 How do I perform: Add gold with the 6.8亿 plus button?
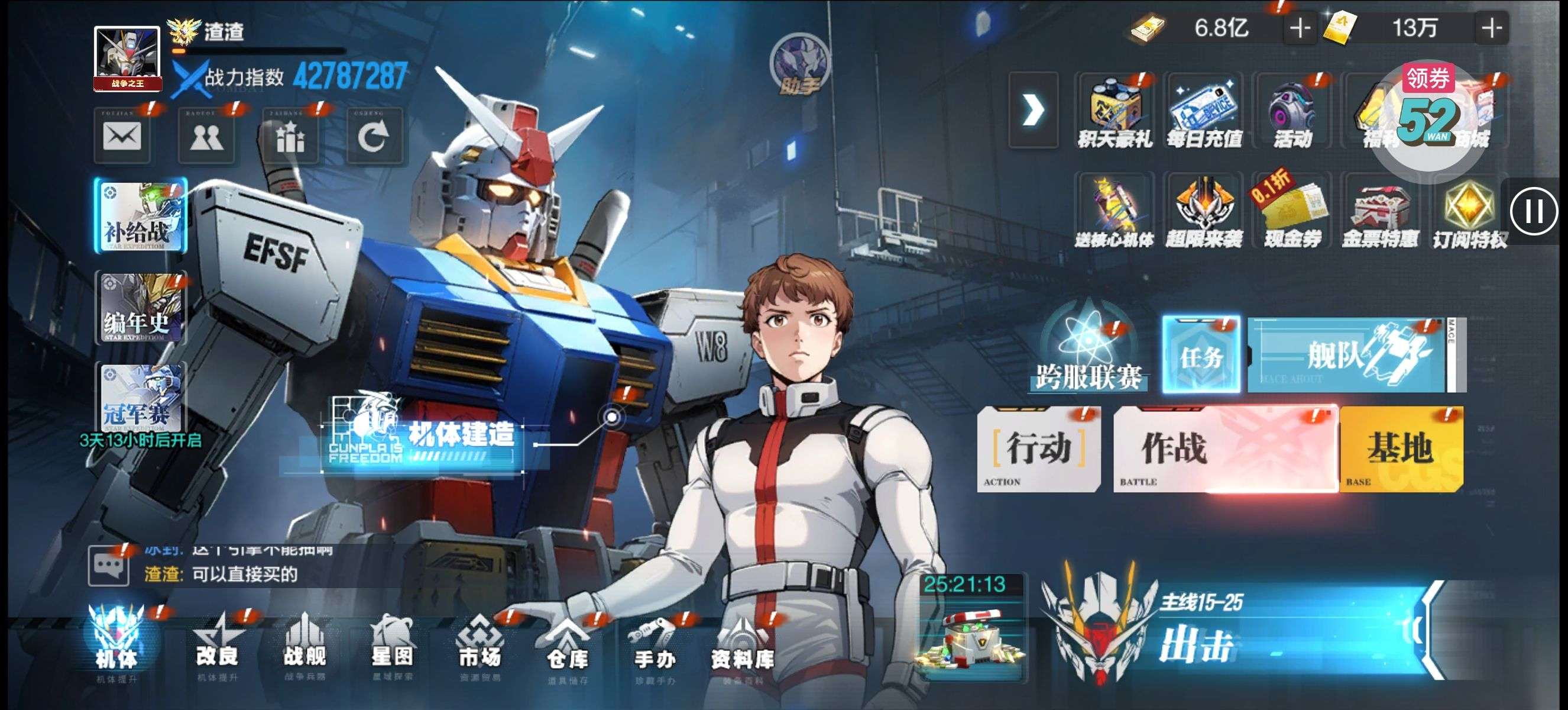pyautogui.click(x=1300, y=28)
